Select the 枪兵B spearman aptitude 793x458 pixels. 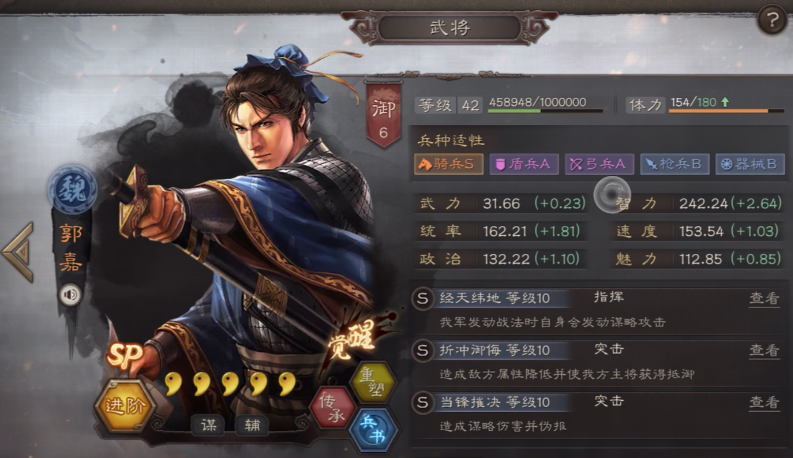tap(675, 164)
